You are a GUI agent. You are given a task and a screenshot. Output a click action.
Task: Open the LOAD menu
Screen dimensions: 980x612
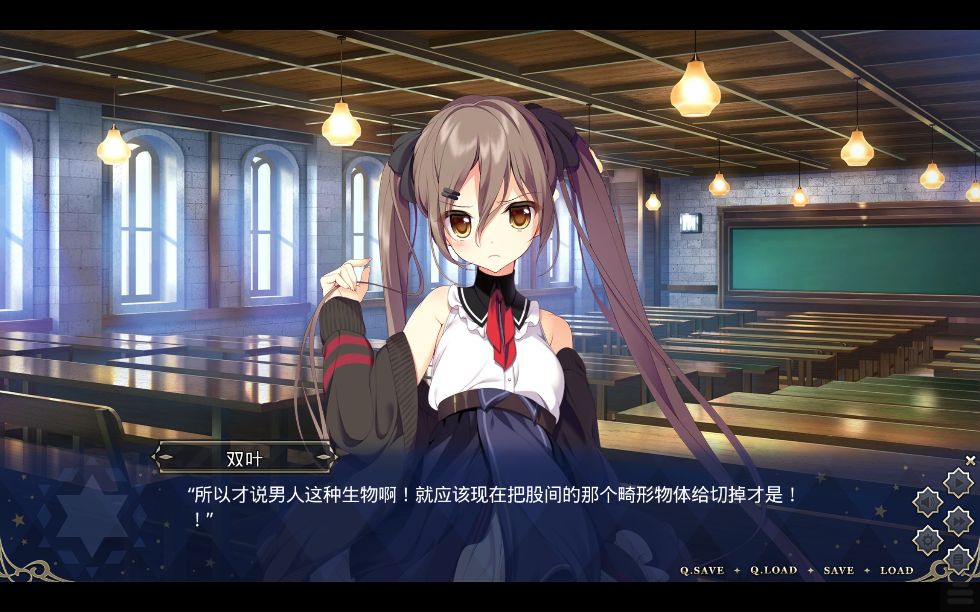[x=896, y=570]
